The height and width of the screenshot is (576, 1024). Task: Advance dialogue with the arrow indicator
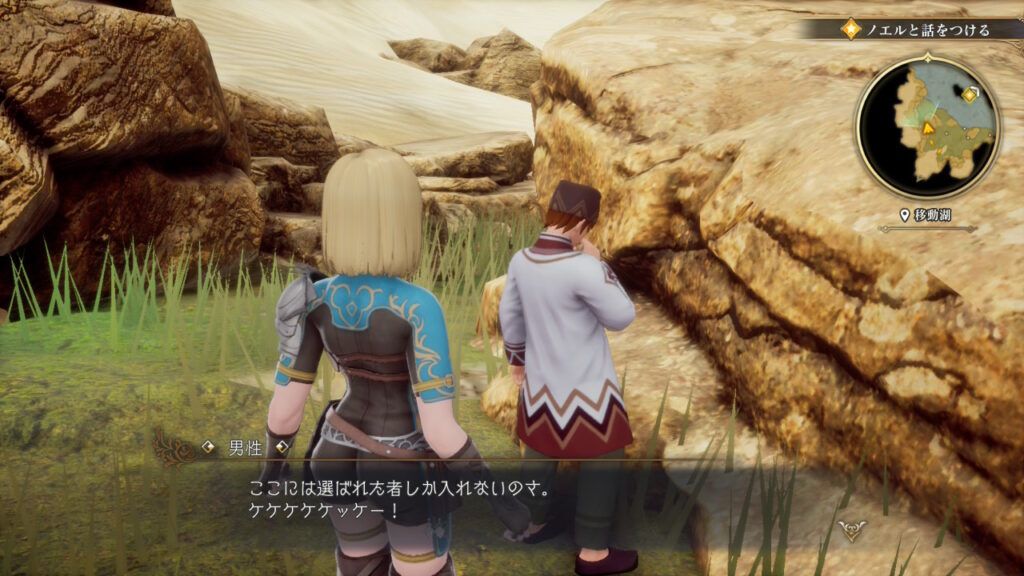[851, 530]
